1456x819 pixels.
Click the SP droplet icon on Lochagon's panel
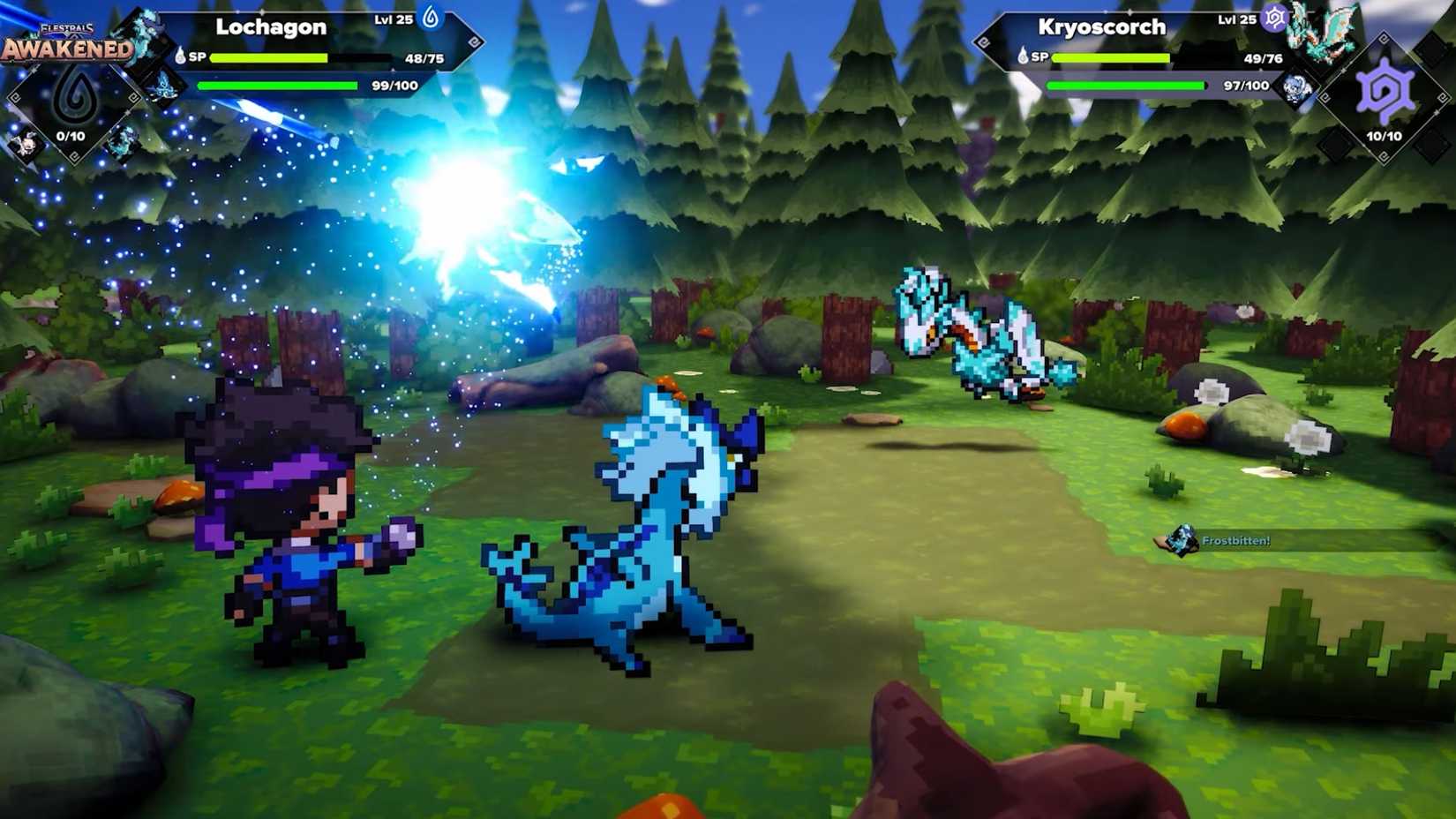coord(179,56)
